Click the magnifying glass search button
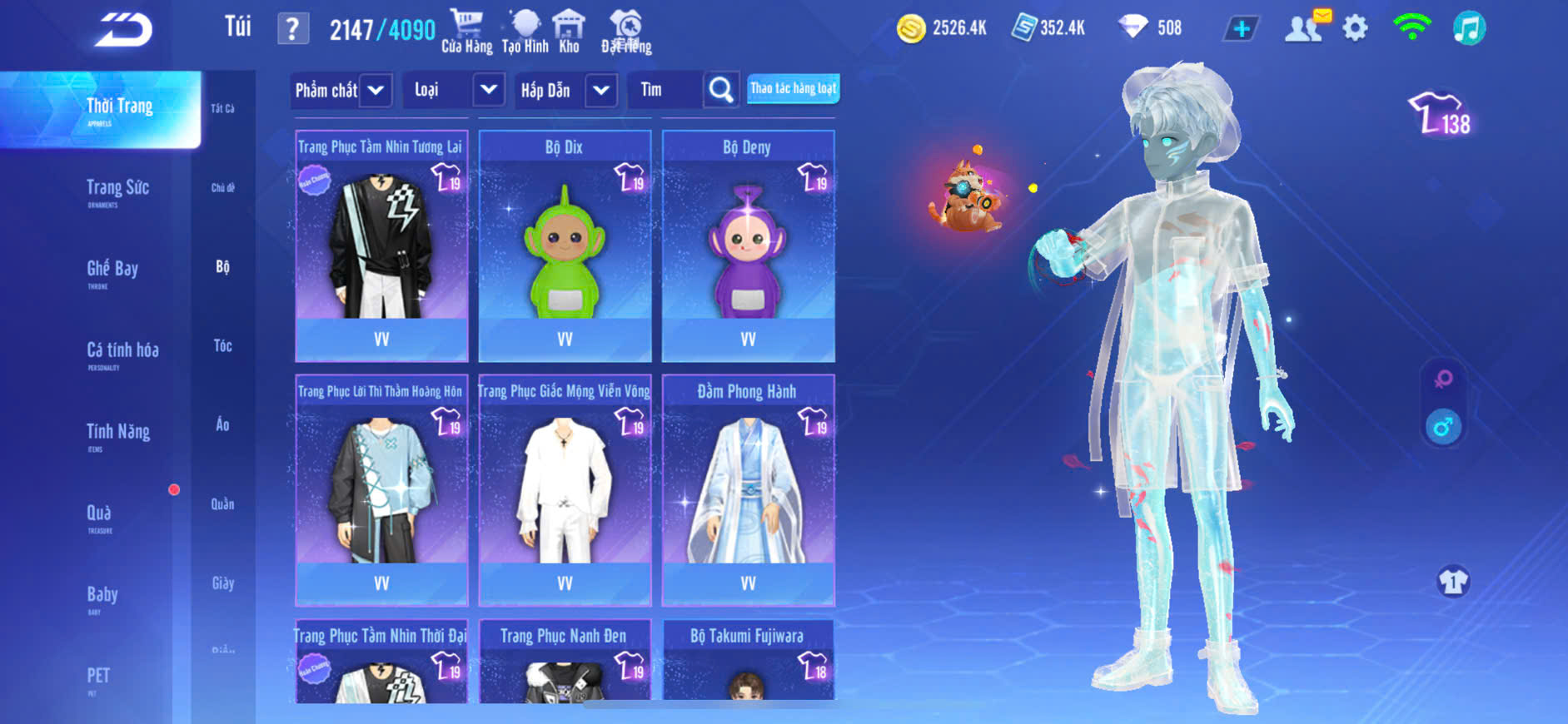 click(x=721, y=90)
